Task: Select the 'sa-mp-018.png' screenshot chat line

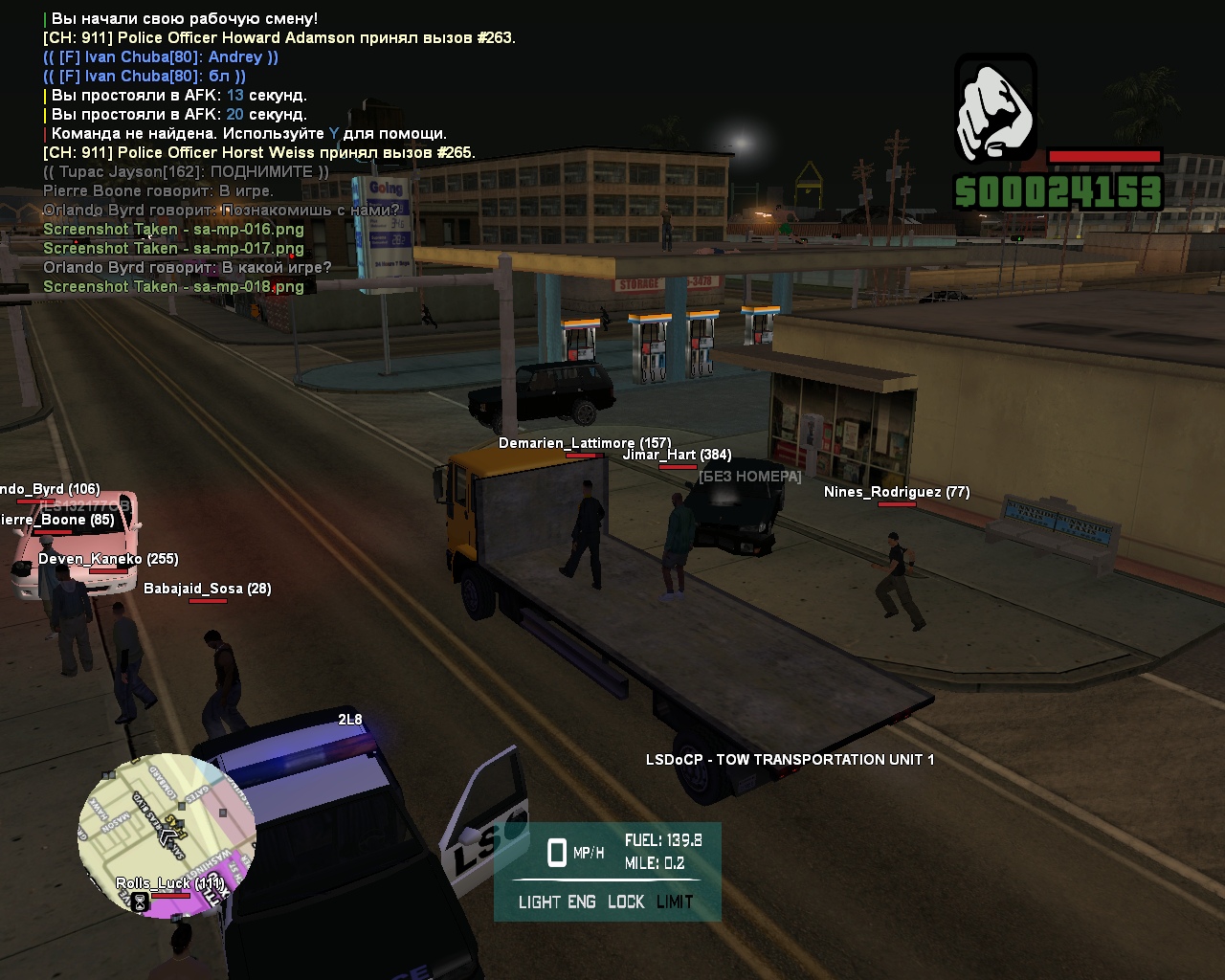Action: pyautogui.click(x=173, y=286)
